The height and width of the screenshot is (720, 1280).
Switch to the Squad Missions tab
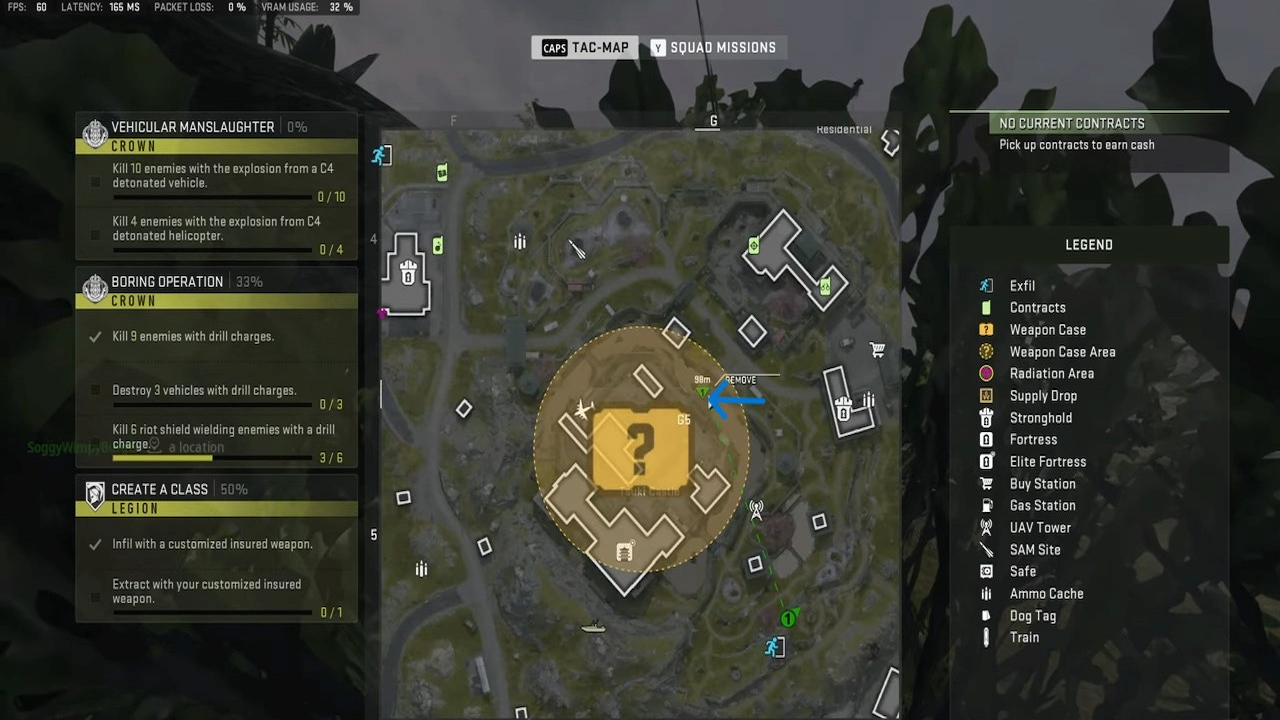coord(714,47)
